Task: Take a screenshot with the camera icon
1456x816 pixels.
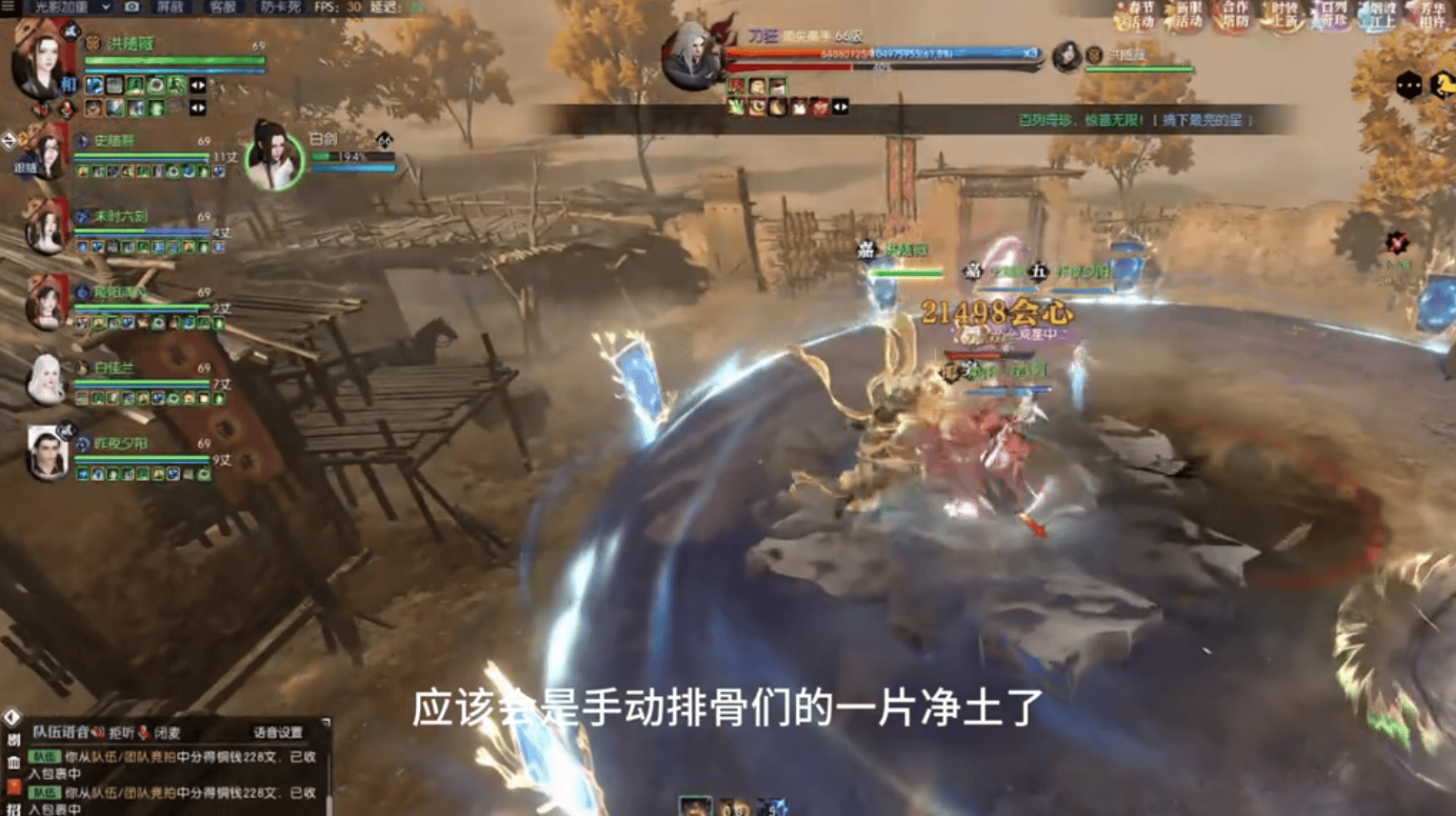Action: point(131,7)
